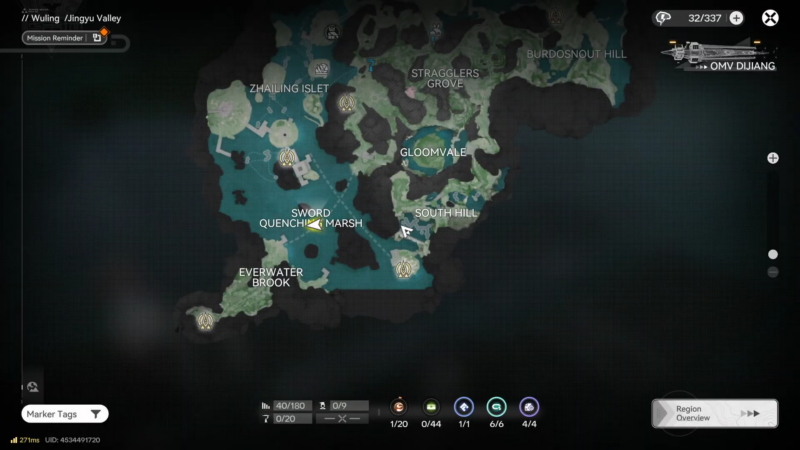Image resolution: width=800 pixels, height=450 pixels.
Task: Select the purple tracker icon showing 4/4
Action: pyautogui.click(x=529, y=406)
